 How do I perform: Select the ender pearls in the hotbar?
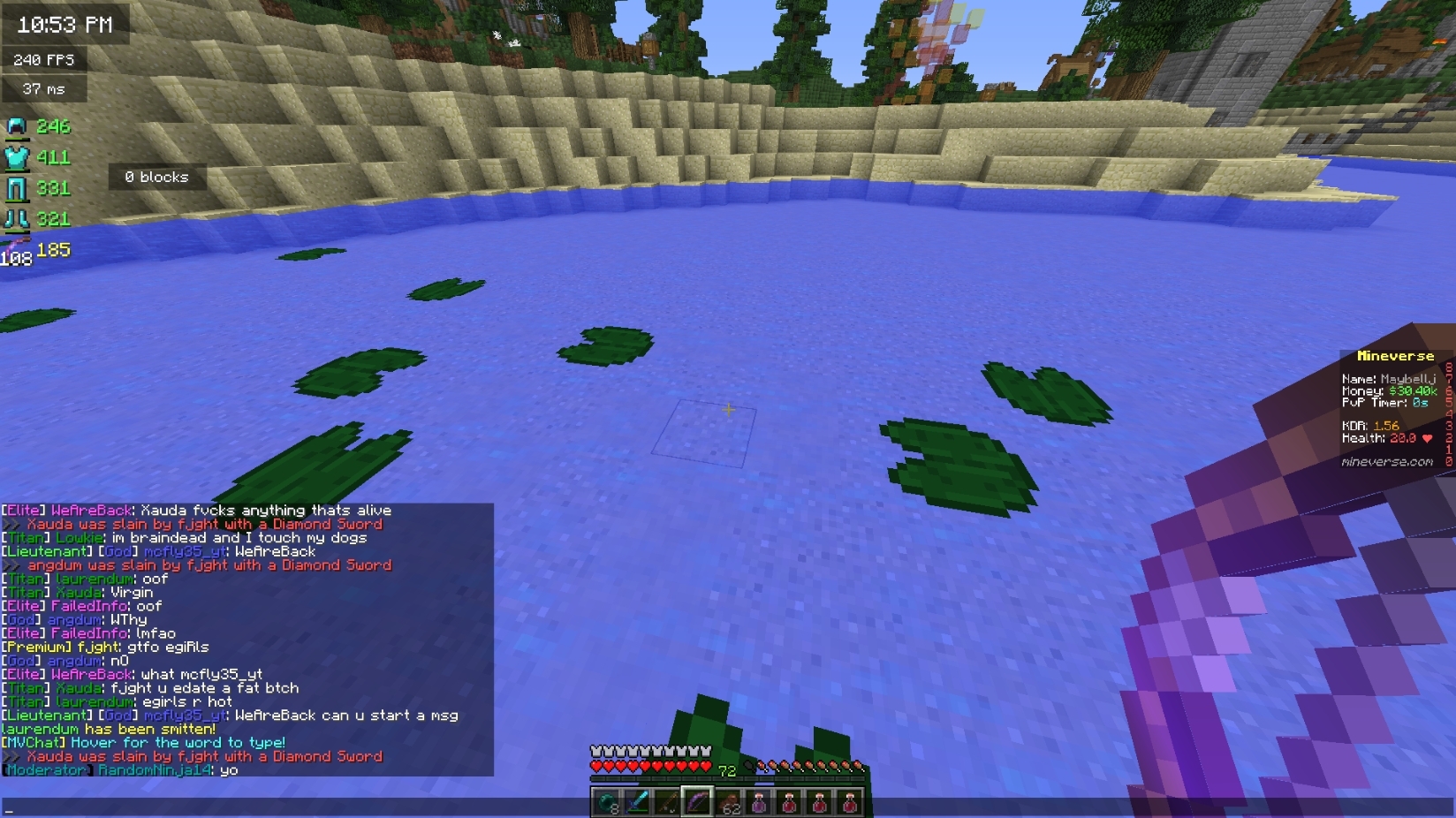coord(607,804)
